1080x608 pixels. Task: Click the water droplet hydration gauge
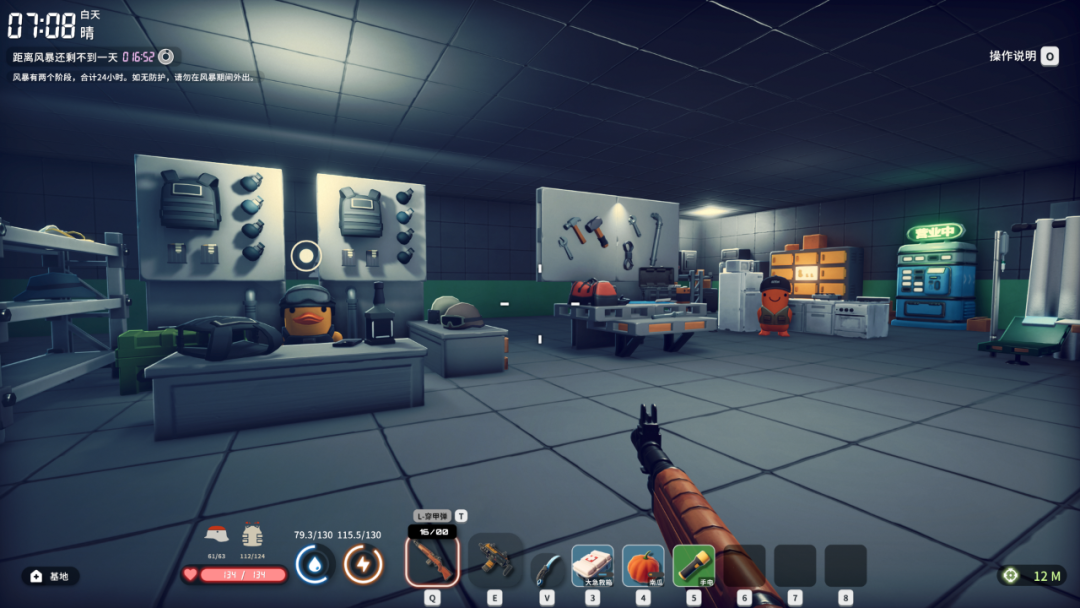315,565
